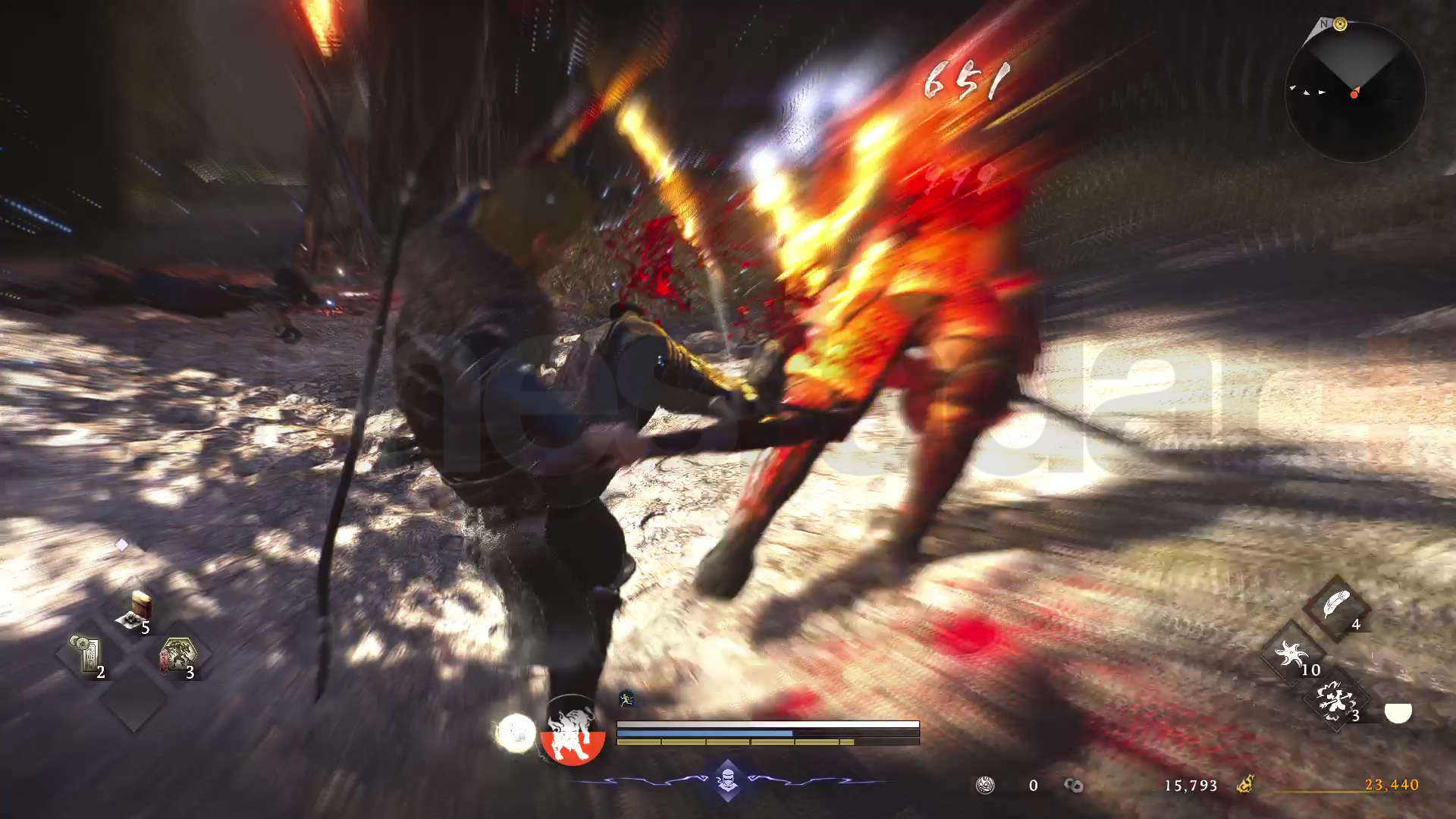Image resolution: width=1456 pixels, height=819 pixels.
Task: Click the round emblem next to the zero counter
Action: [984, 785]
